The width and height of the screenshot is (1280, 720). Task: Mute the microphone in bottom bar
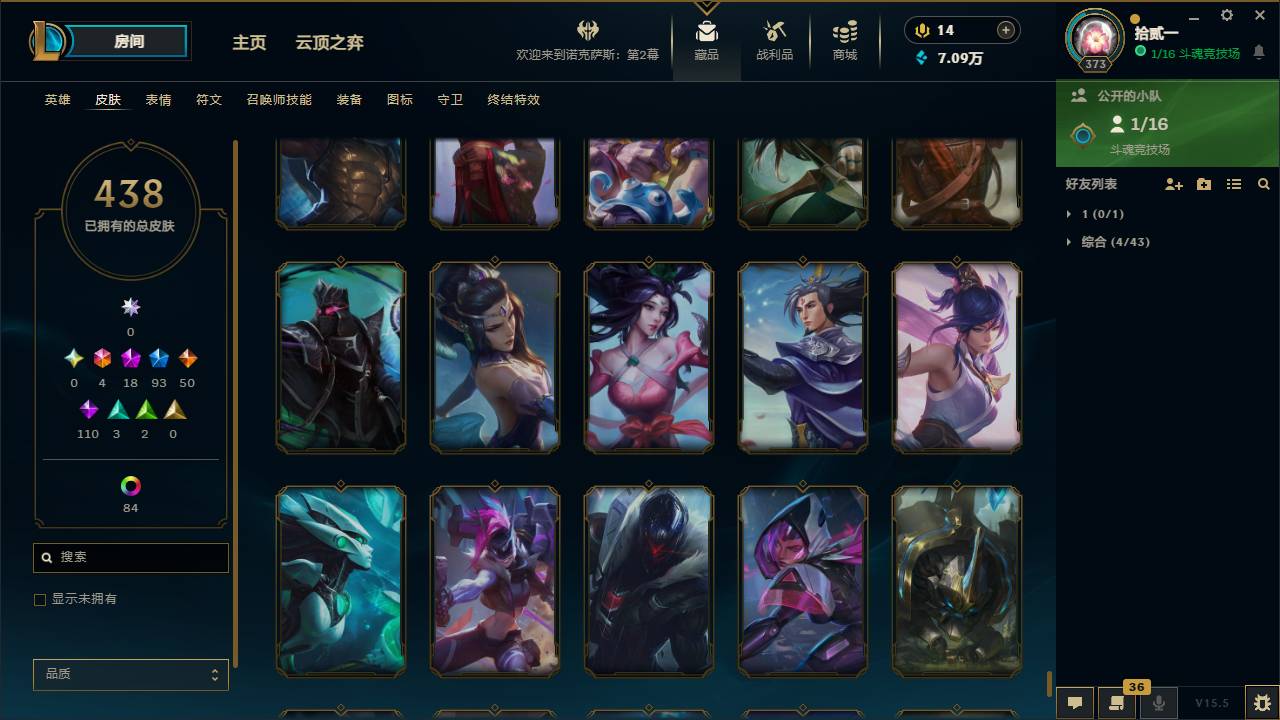click(1156, 703)
